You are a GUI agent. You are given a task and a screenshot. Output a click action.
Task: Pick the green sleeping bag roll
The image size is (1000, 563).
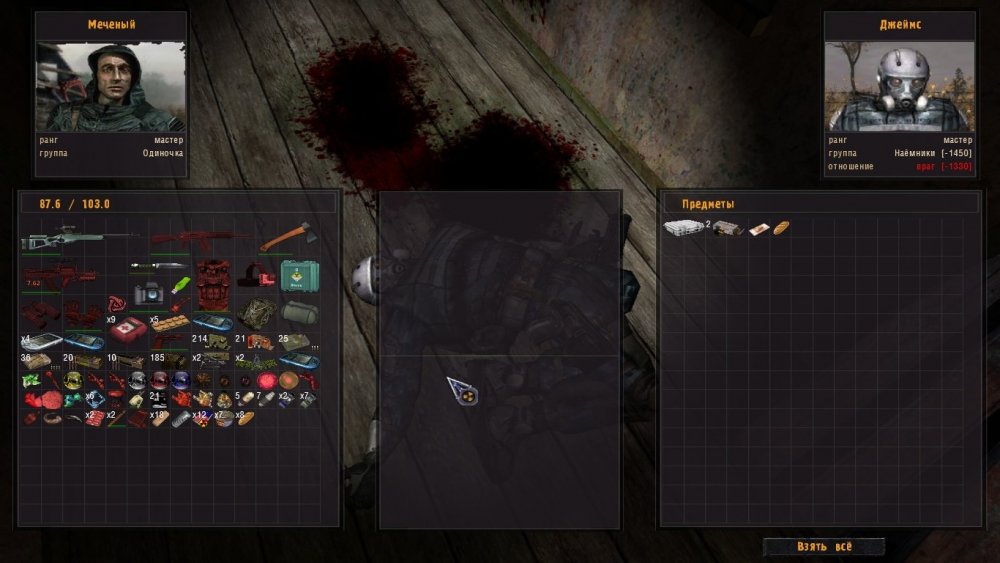(x=299, y=312)
